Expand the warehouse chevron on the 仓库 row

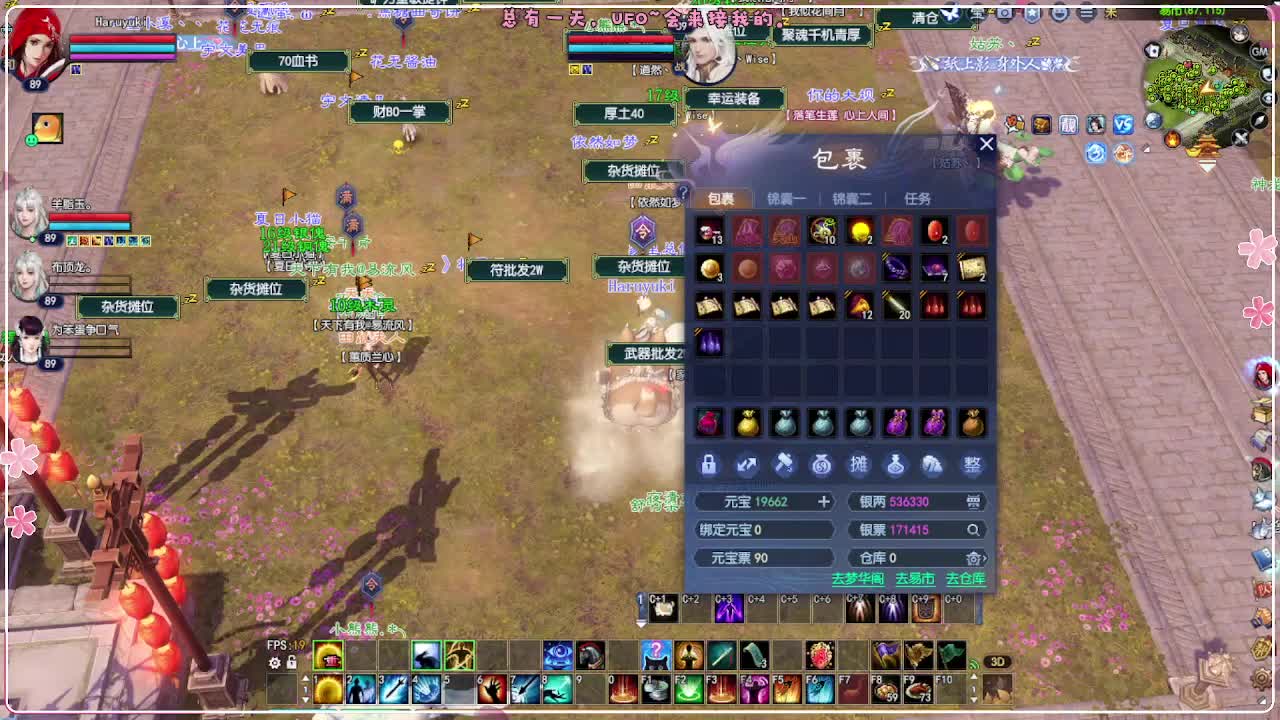[984, 560]
